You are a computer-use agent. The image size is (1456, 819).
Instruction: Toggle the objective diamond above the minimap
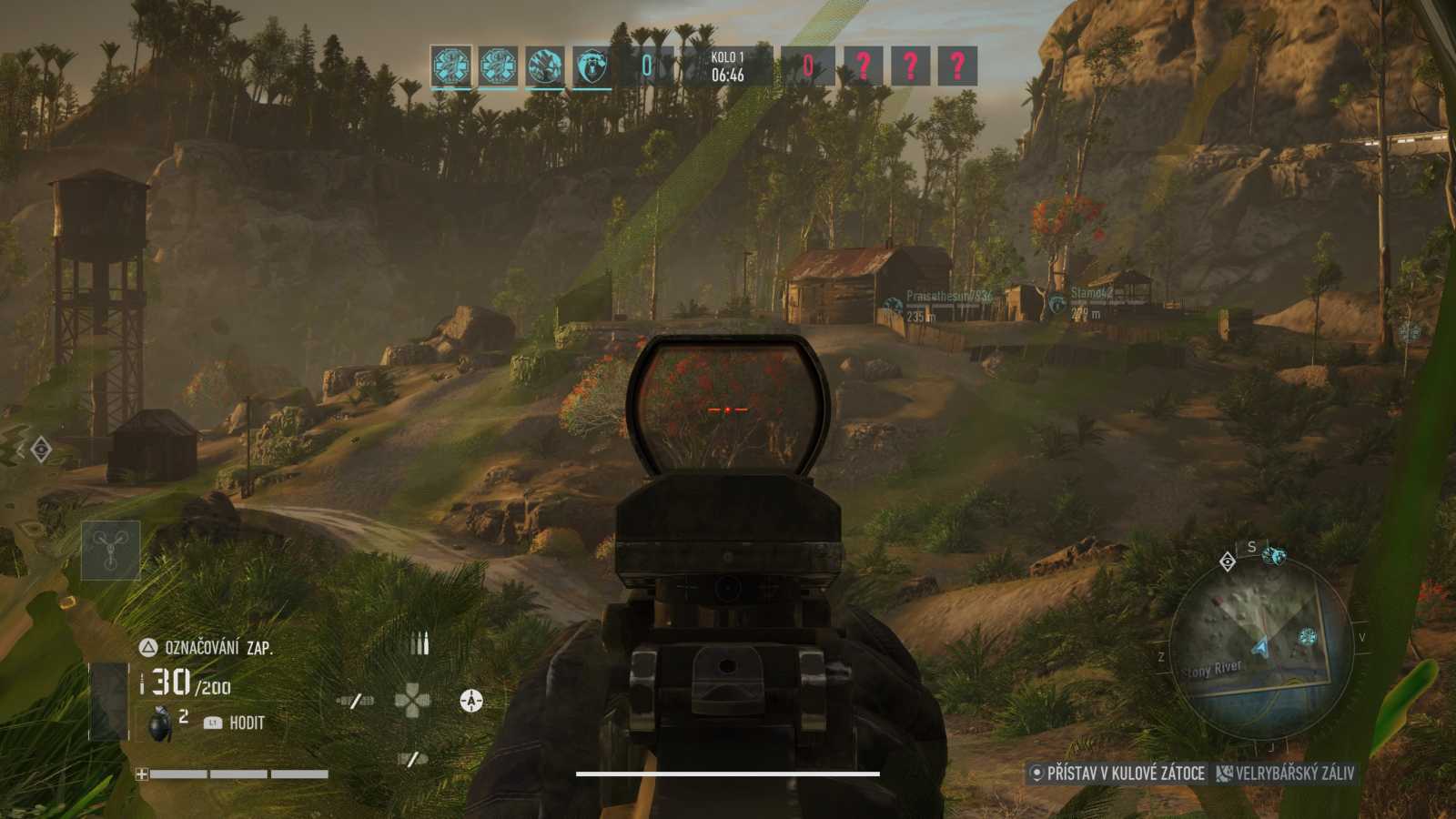point(1228,562)
